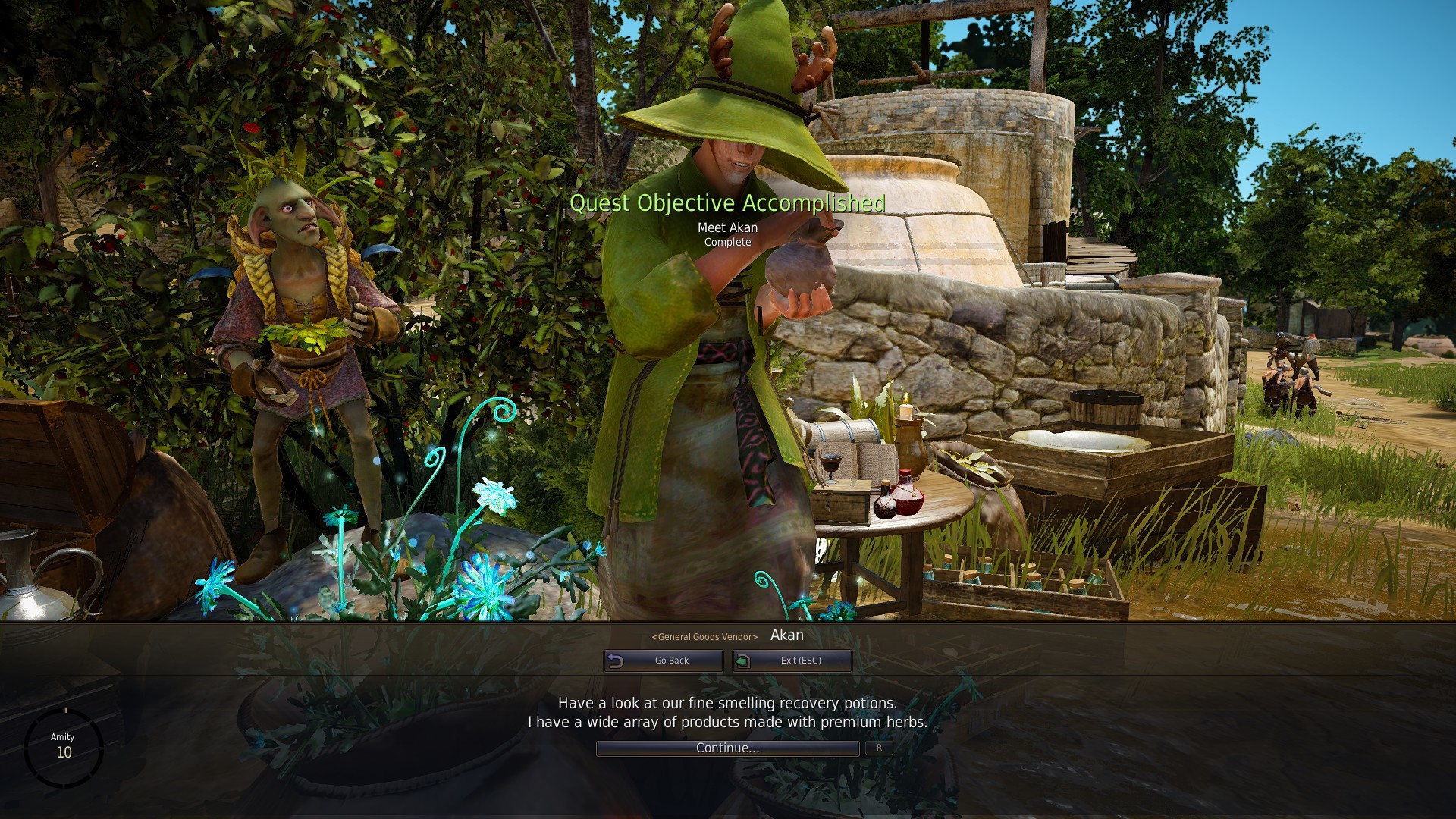Click the Go Back button
Image resolution: width=1456 pixels, height=819 pixels.
(x=664, y=661)
